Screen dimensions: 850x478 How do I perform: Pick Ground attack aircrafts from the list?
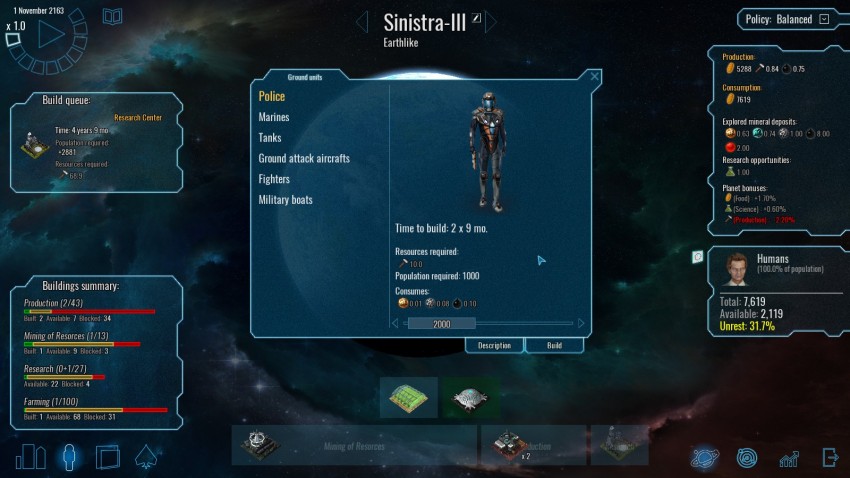click(x=304, y=158)
